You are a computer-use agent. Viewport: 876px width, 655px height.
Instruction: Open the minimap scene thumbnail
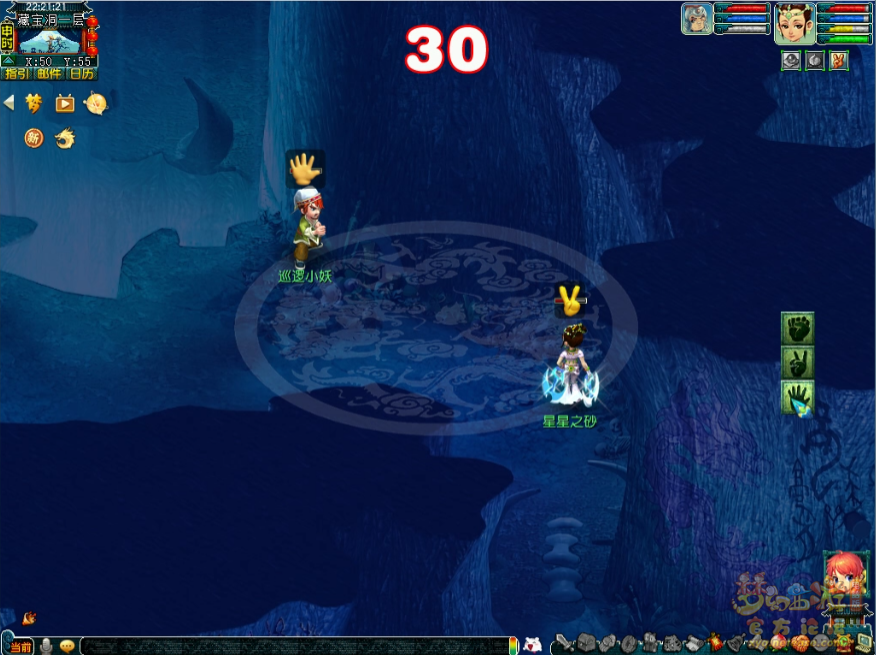coord(49,40)
